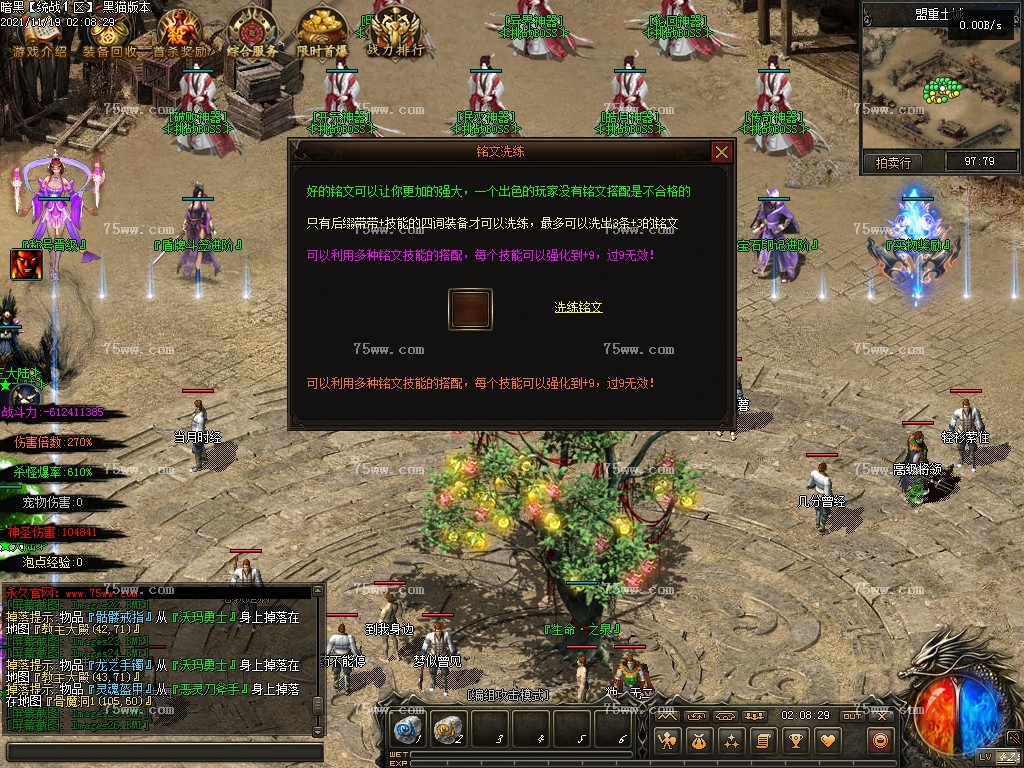This screenshot has width=1024, height=768.
Task: Use the gold scroll in hotbar slot 2
Action: (448, 731)
